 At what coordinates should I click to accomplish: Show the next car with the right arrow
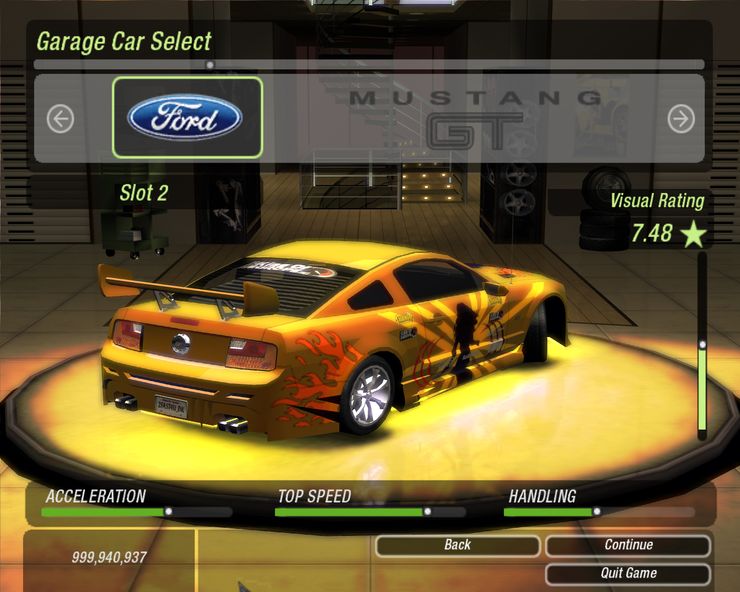click(681, 119)
